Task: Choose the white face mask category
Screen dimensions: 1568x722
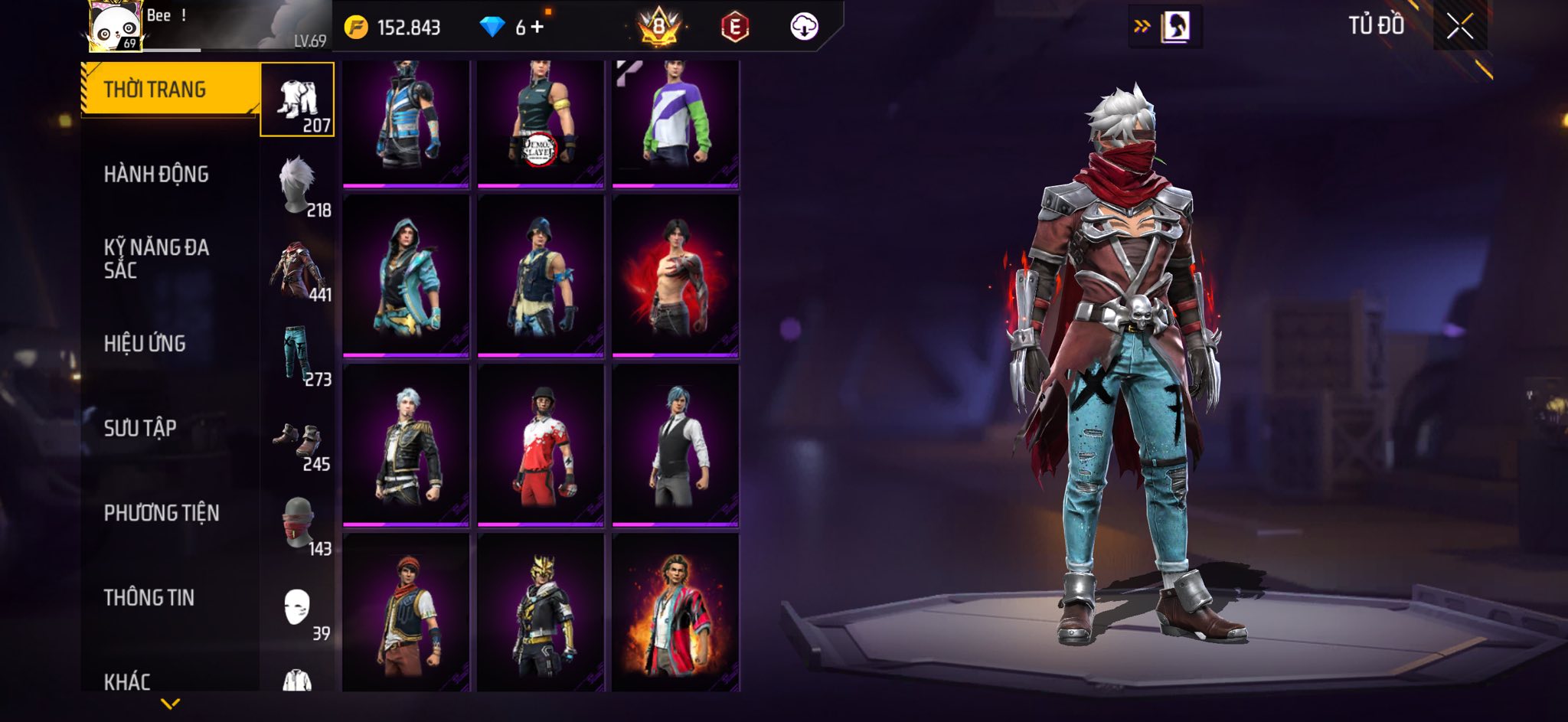Action: 297,609
